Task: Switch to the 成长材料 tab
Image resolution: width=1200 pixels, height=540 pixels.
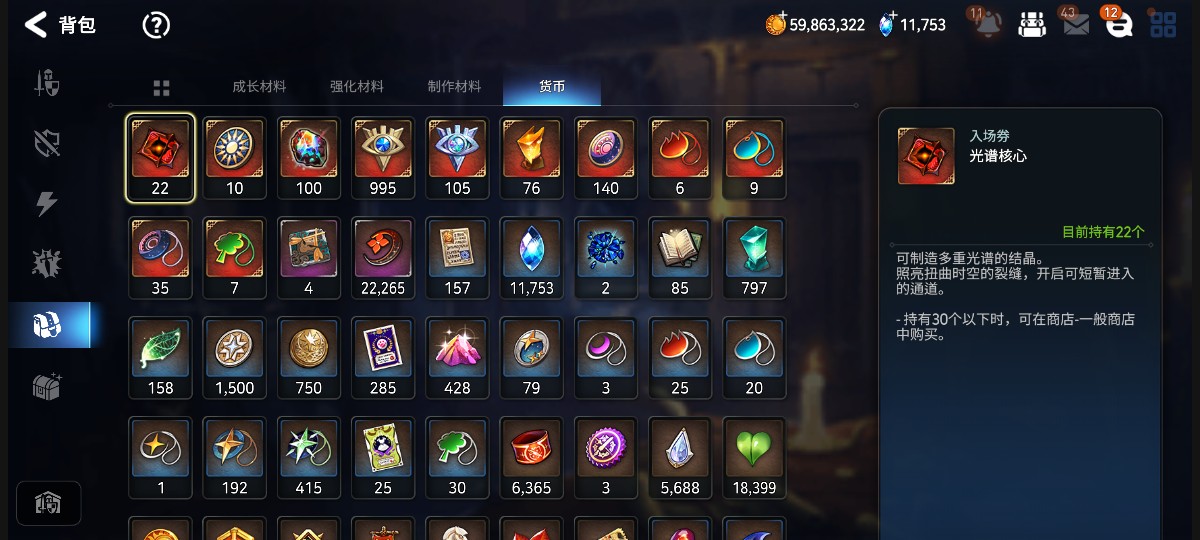Action: point(259,87)
